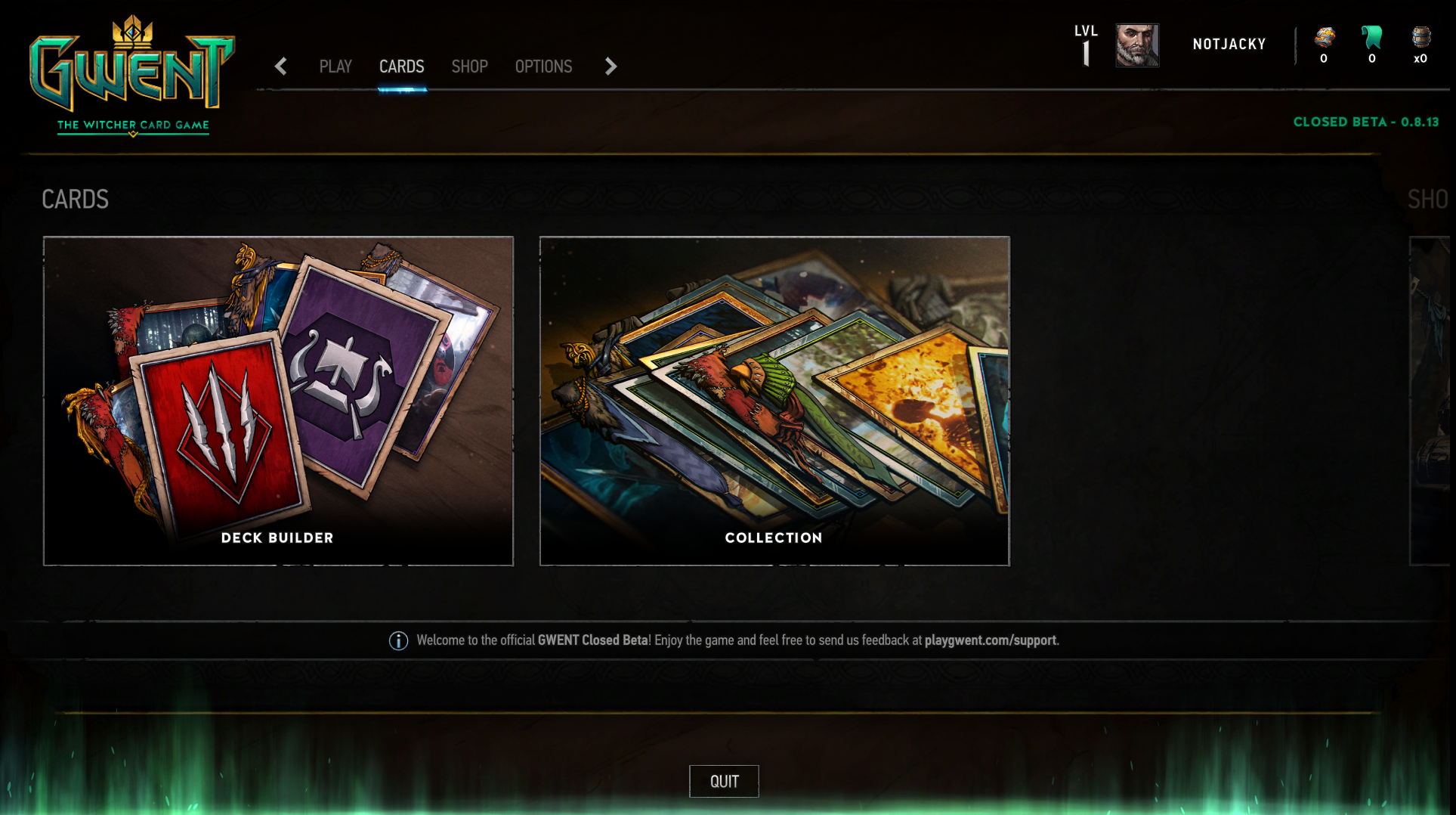Click the player avatar portrait
Viewport: 1456px width, 815px height.
(x=1136, y=45)
